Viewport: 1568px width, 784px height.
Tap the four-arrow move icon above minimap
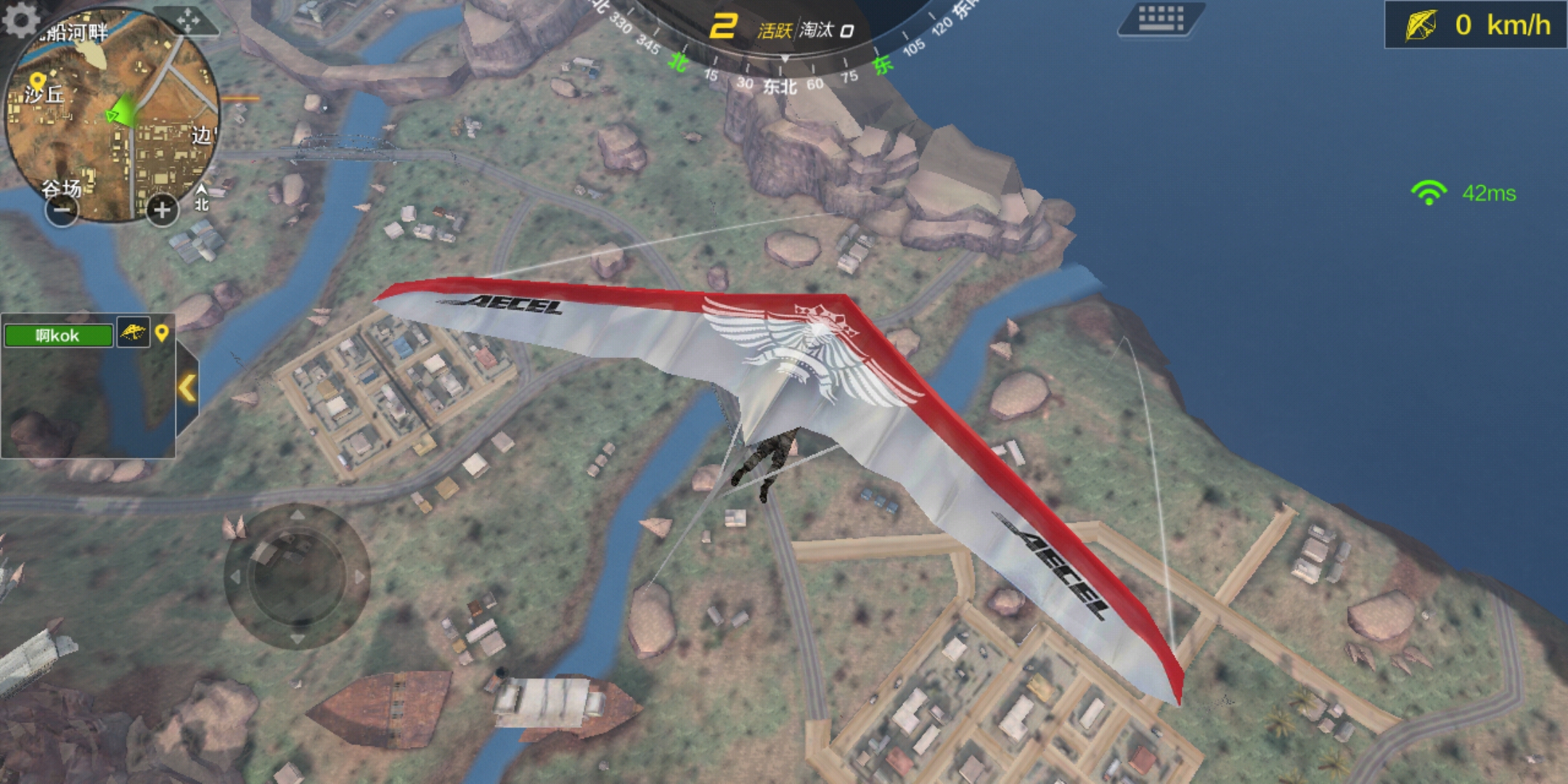tap(188, 21)
